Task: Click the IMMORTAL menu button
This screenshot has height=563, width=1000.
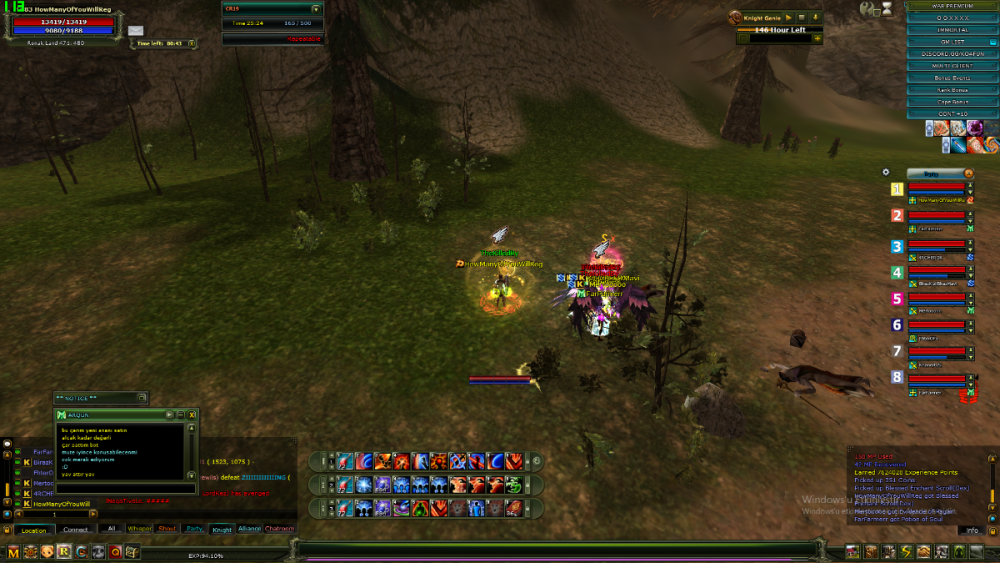Action: [952, 30]
